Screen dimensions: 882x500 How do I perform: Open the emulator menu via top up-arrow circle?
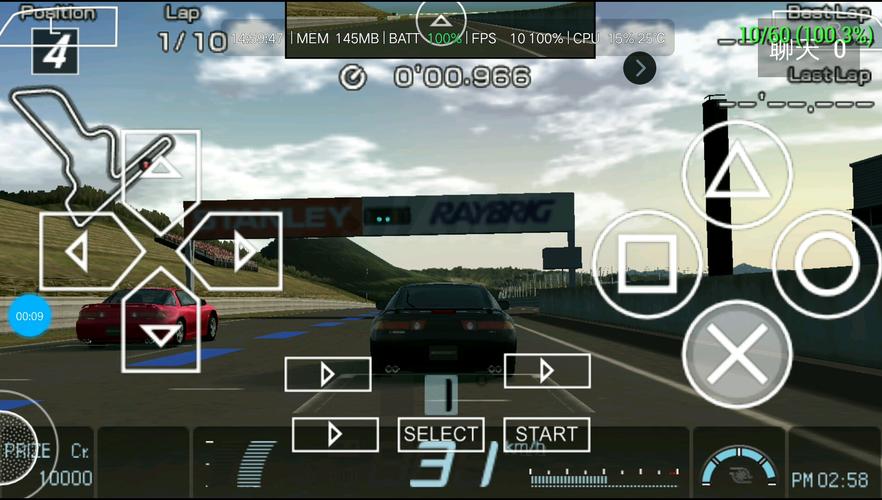[x=441, y=21]
